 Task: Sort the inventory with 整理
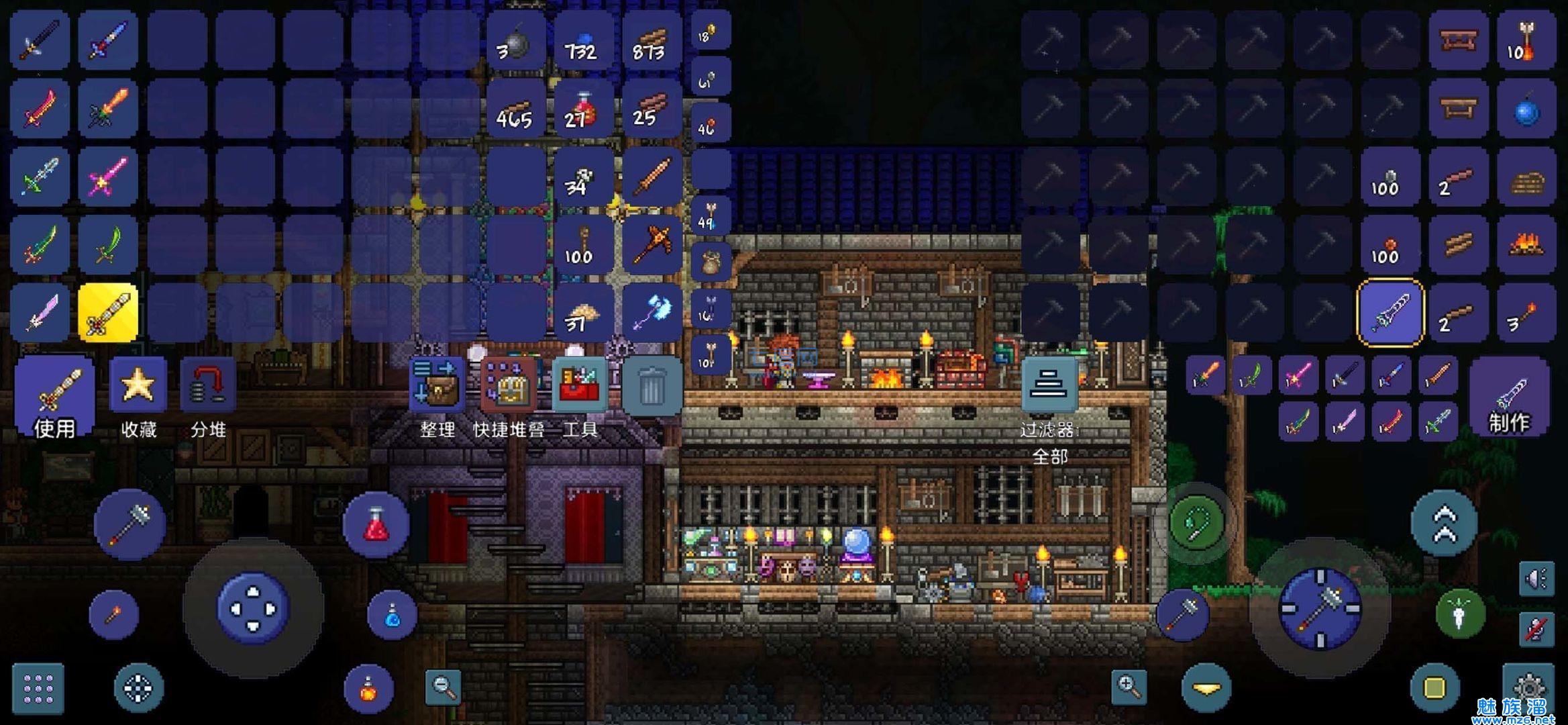pos(437,387)
